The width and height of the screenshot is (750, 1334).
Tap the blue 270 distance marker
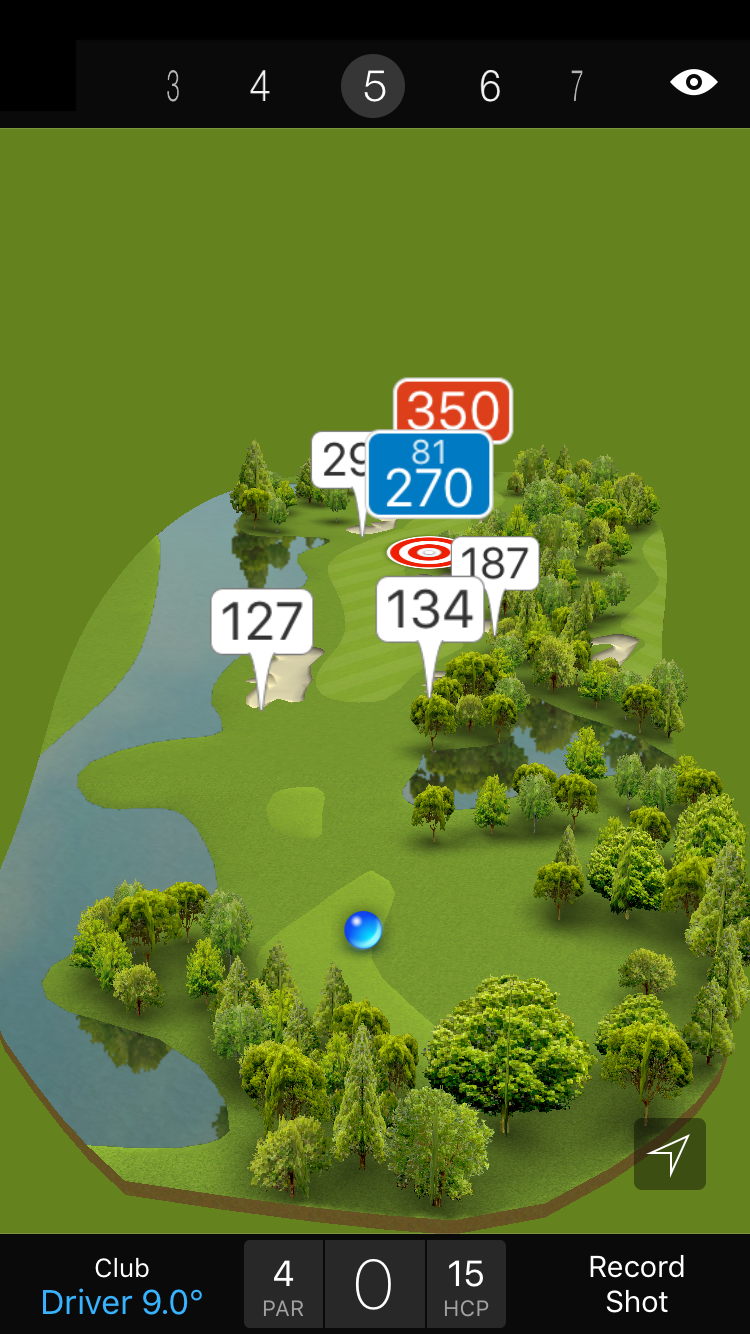click(429, 476)
